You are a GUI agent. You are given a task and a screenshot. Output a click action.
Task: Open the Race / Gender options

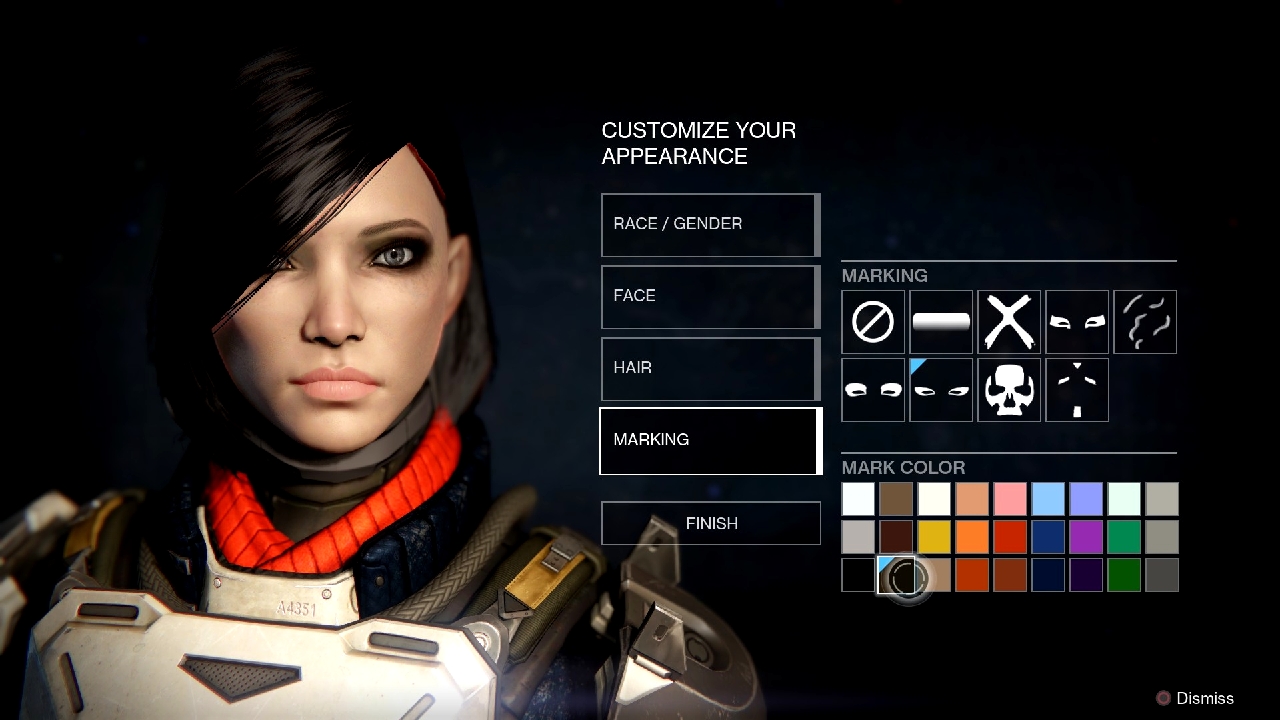tap(710, 224)
